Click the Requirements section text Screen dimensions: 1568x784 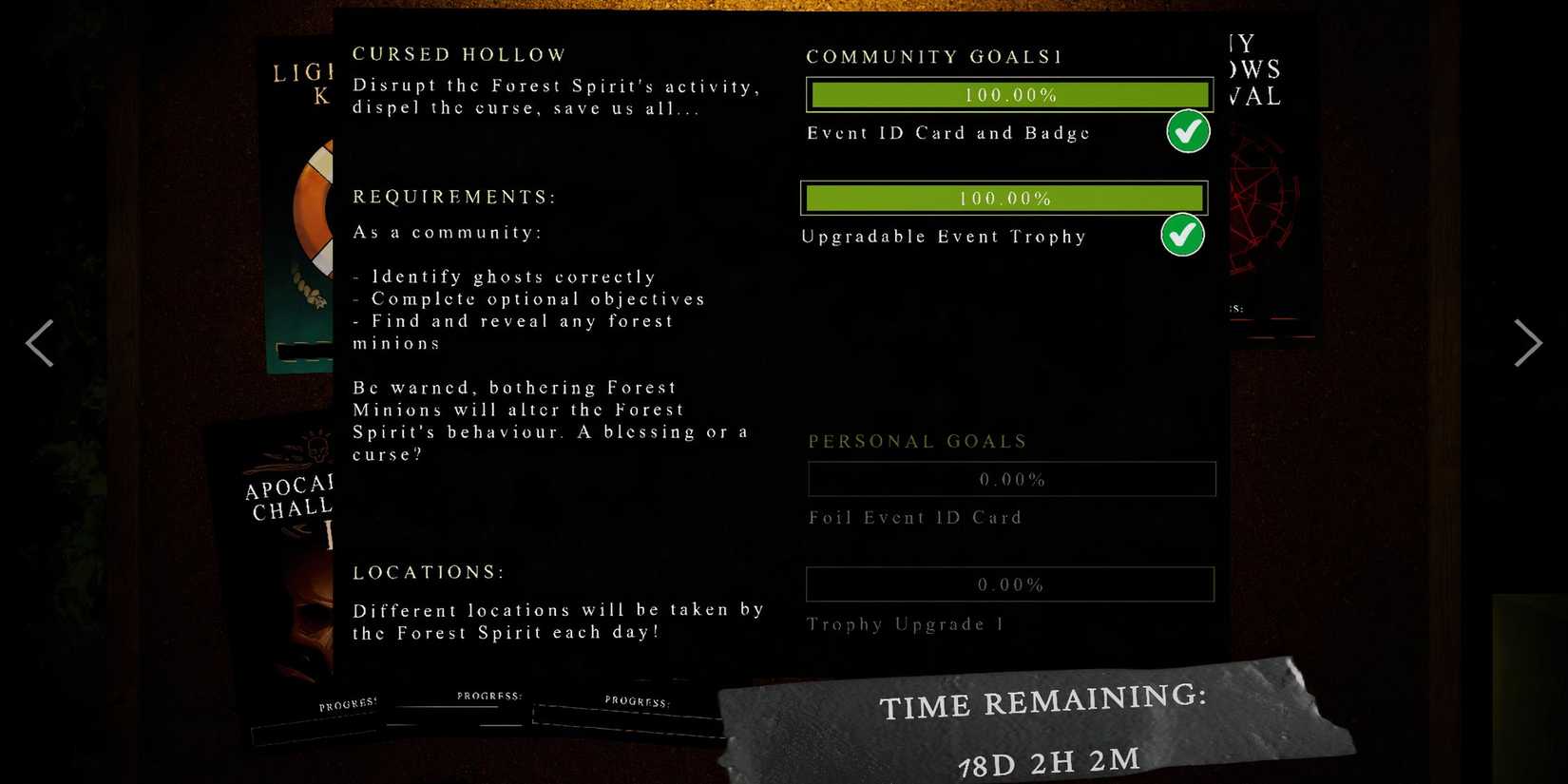point(454,197)
